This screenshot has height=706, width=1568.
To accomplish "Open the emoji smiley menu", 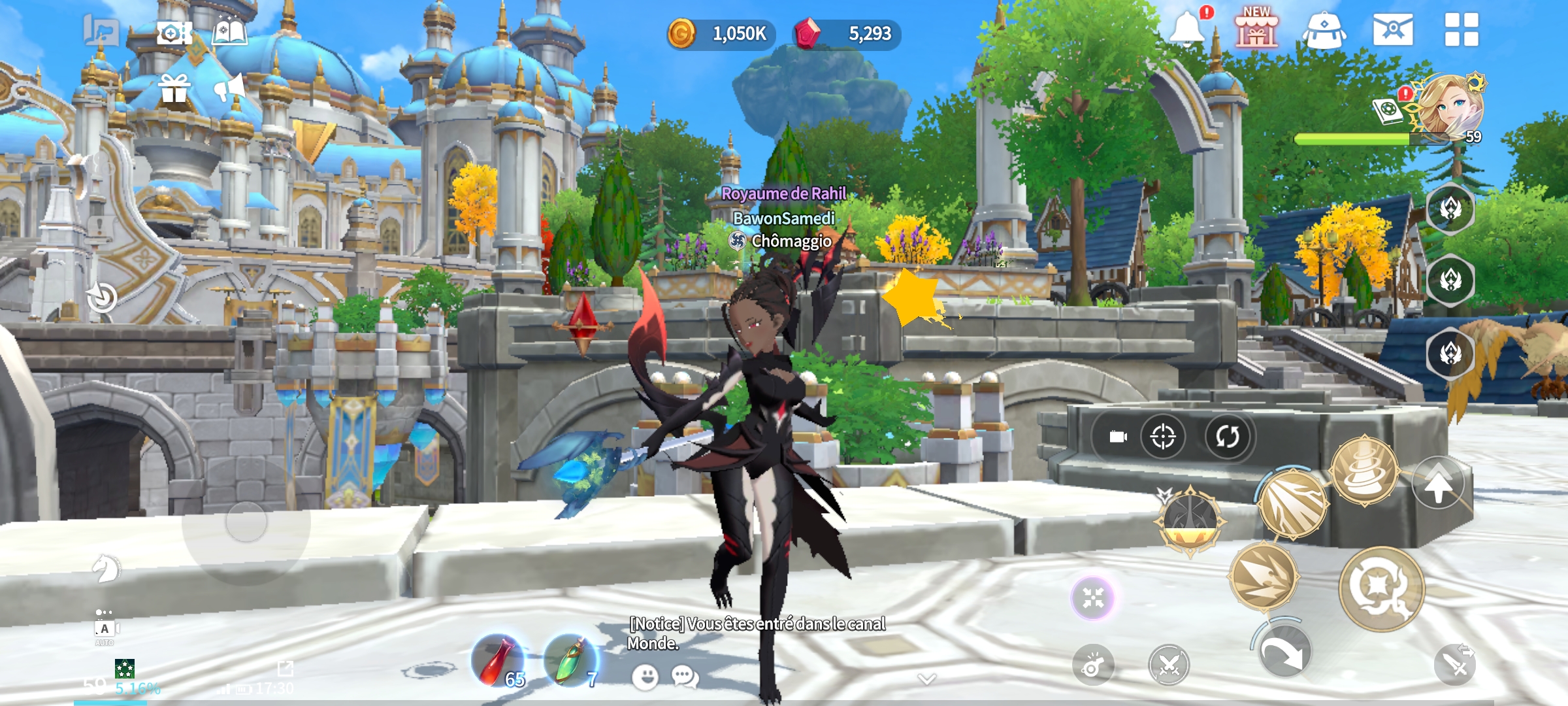I will pos(645,677).
